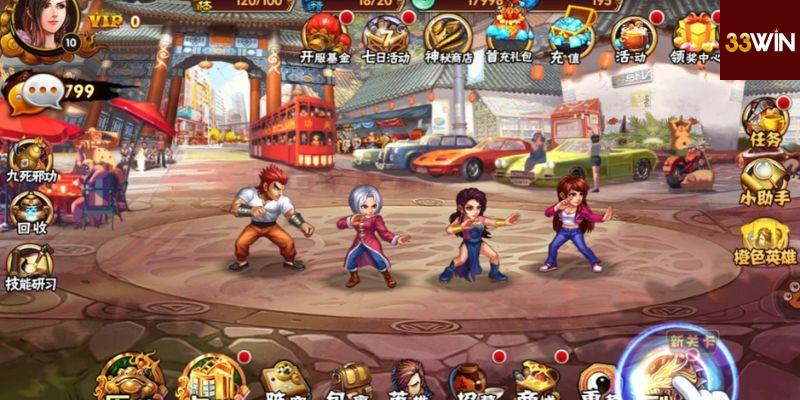Open the 活动 events pot icon
The image size is (800, 400).
pos(630,38)
